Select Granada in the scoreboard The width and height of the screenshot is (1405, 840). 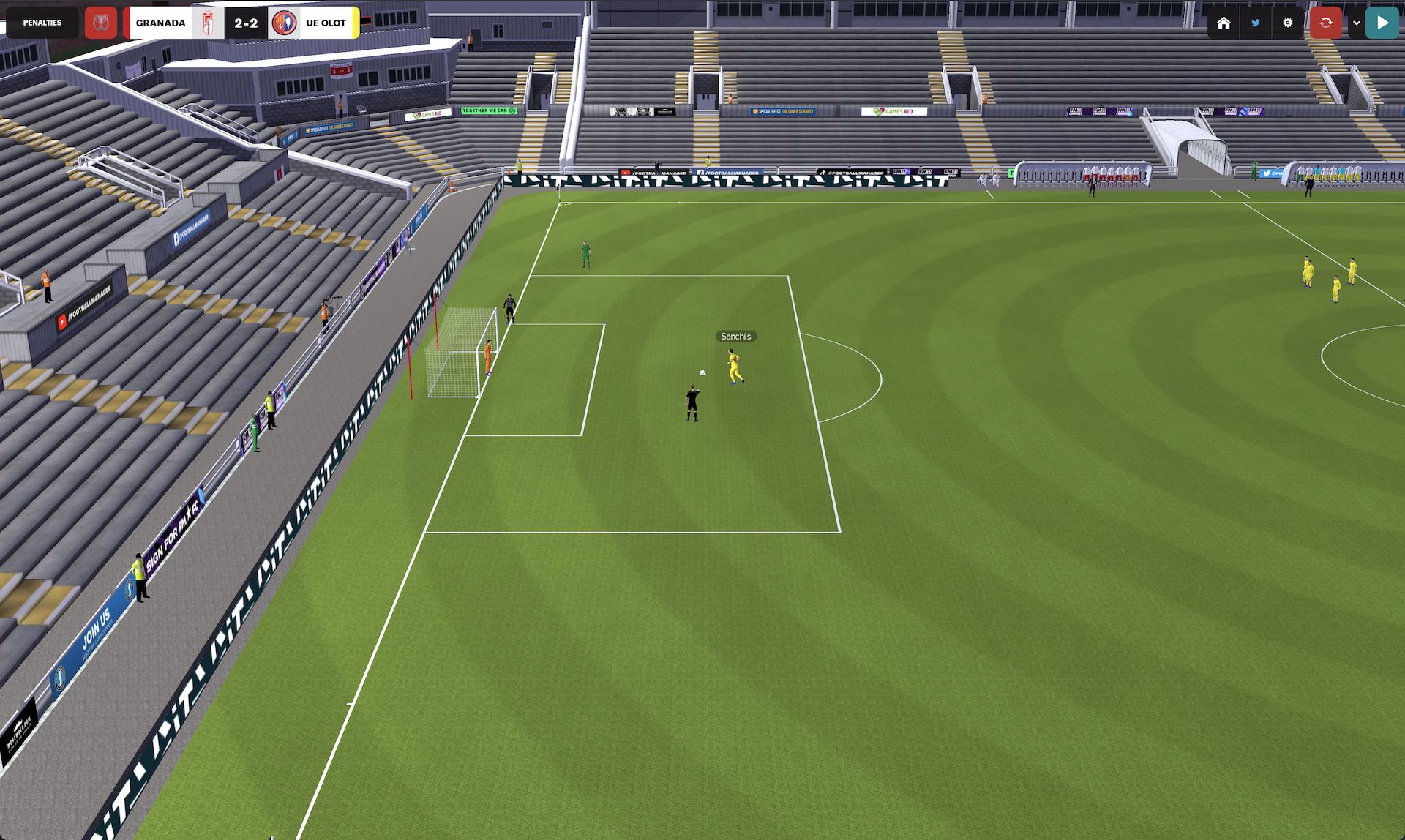click(x=161, y=23)
